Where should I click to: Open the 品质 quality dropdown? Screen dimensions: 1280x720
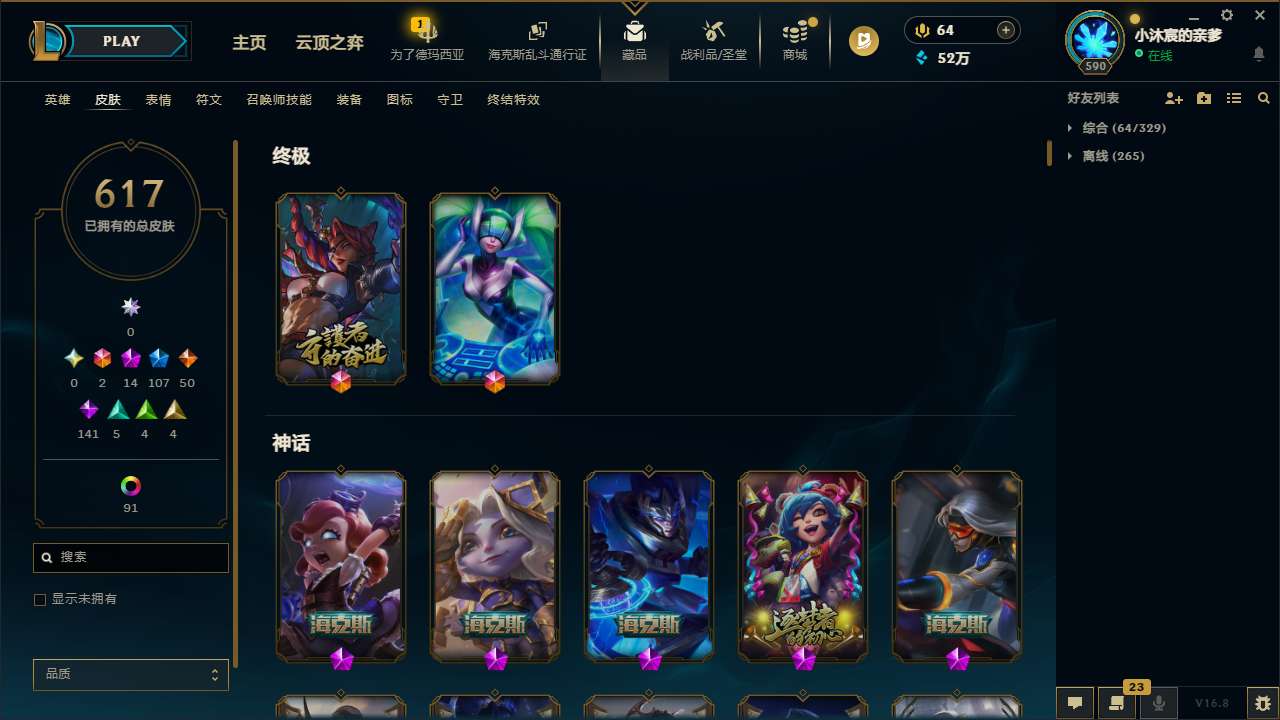(x=130, y=674)
